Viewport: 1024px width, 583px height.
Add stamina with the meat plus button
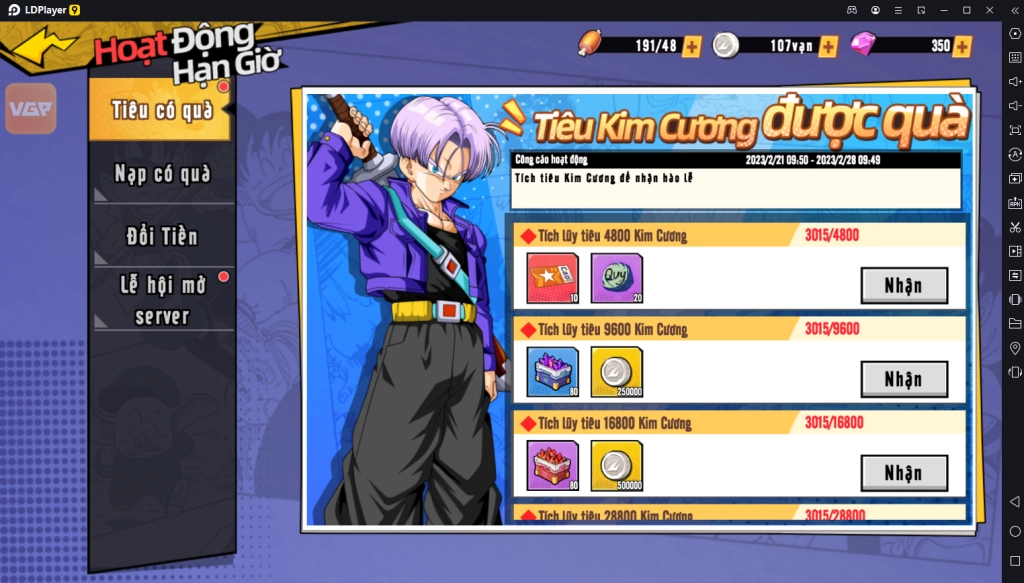691,46
